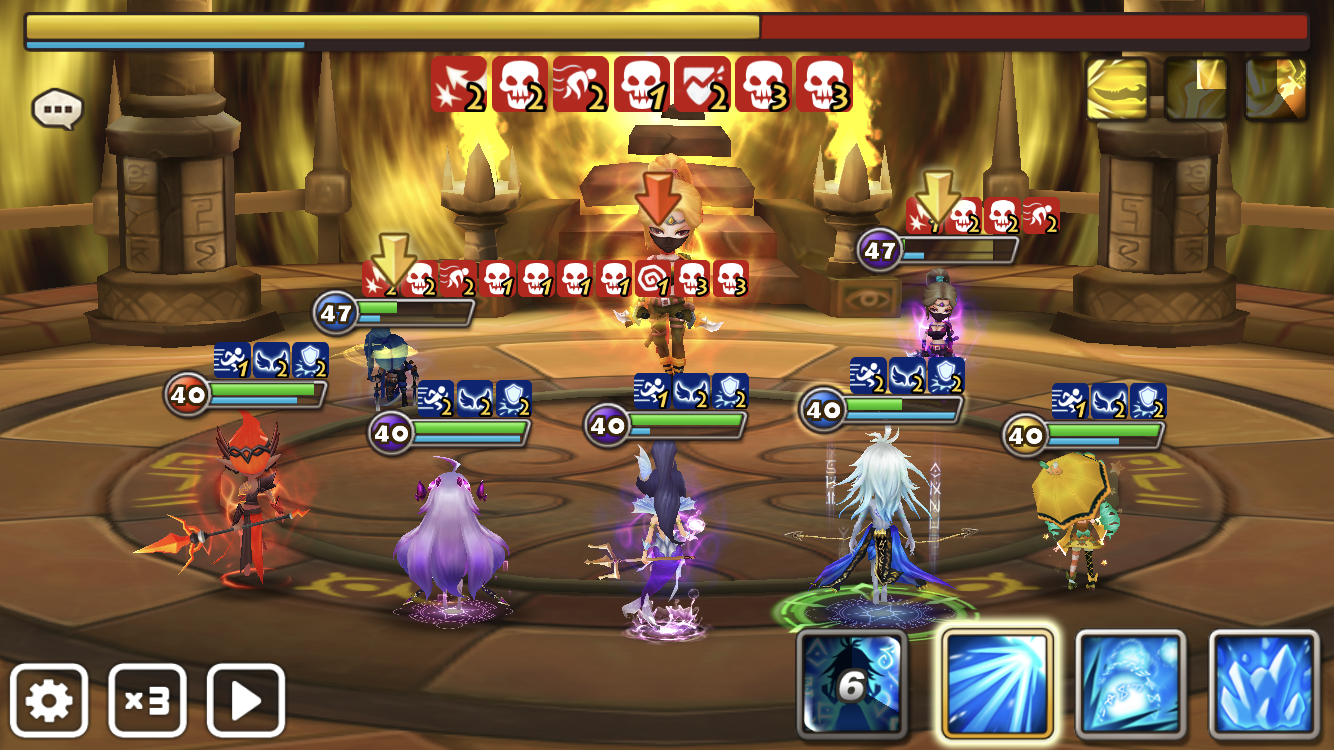Image resolution: width=1334 pixels, height=750 pixels.
Task: View the boss's golden curved blade skill
Action: (x=1117, y=89)
